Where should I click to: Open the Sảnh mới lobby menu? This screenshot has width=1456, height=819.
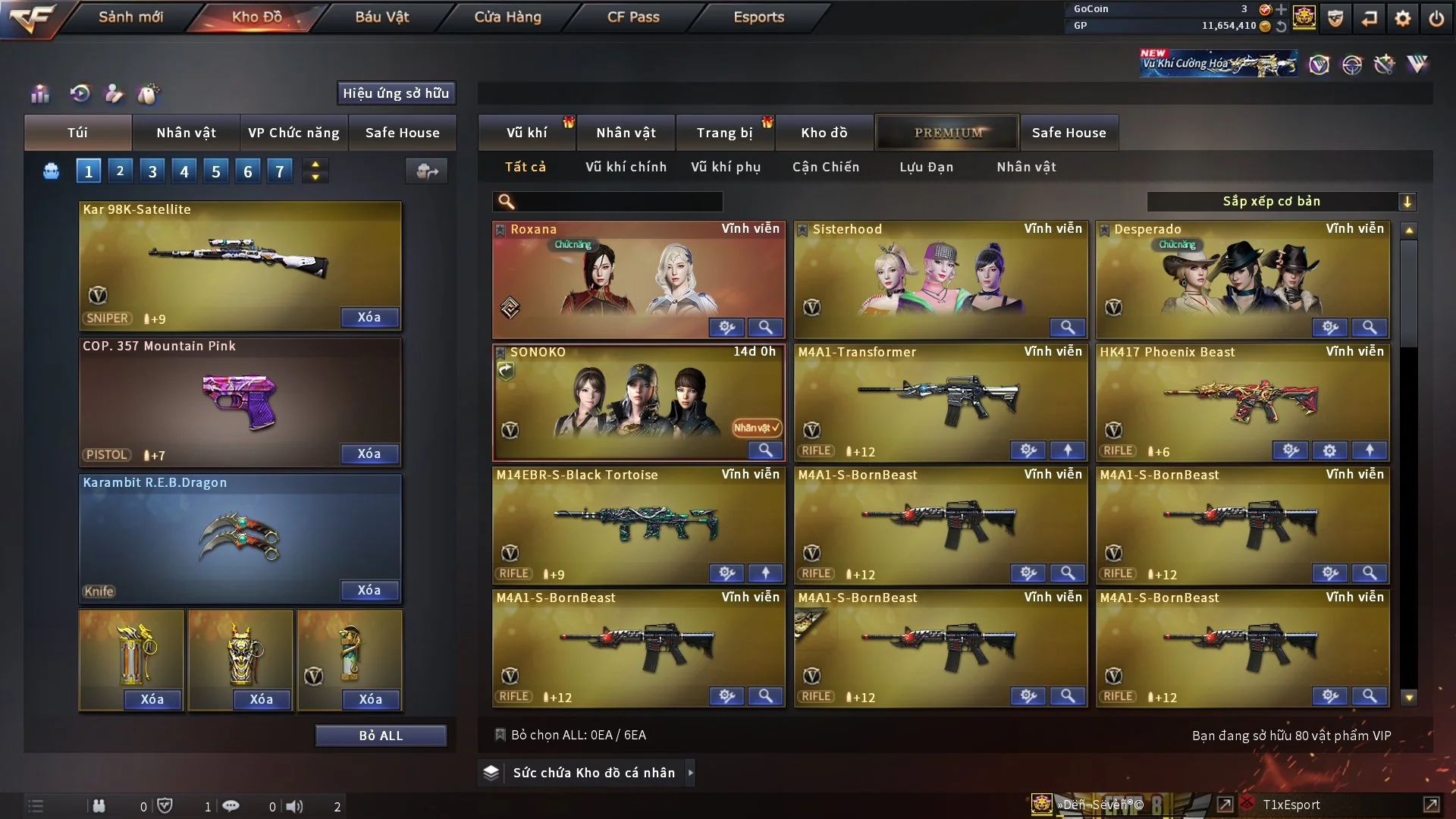click(130, 17)
